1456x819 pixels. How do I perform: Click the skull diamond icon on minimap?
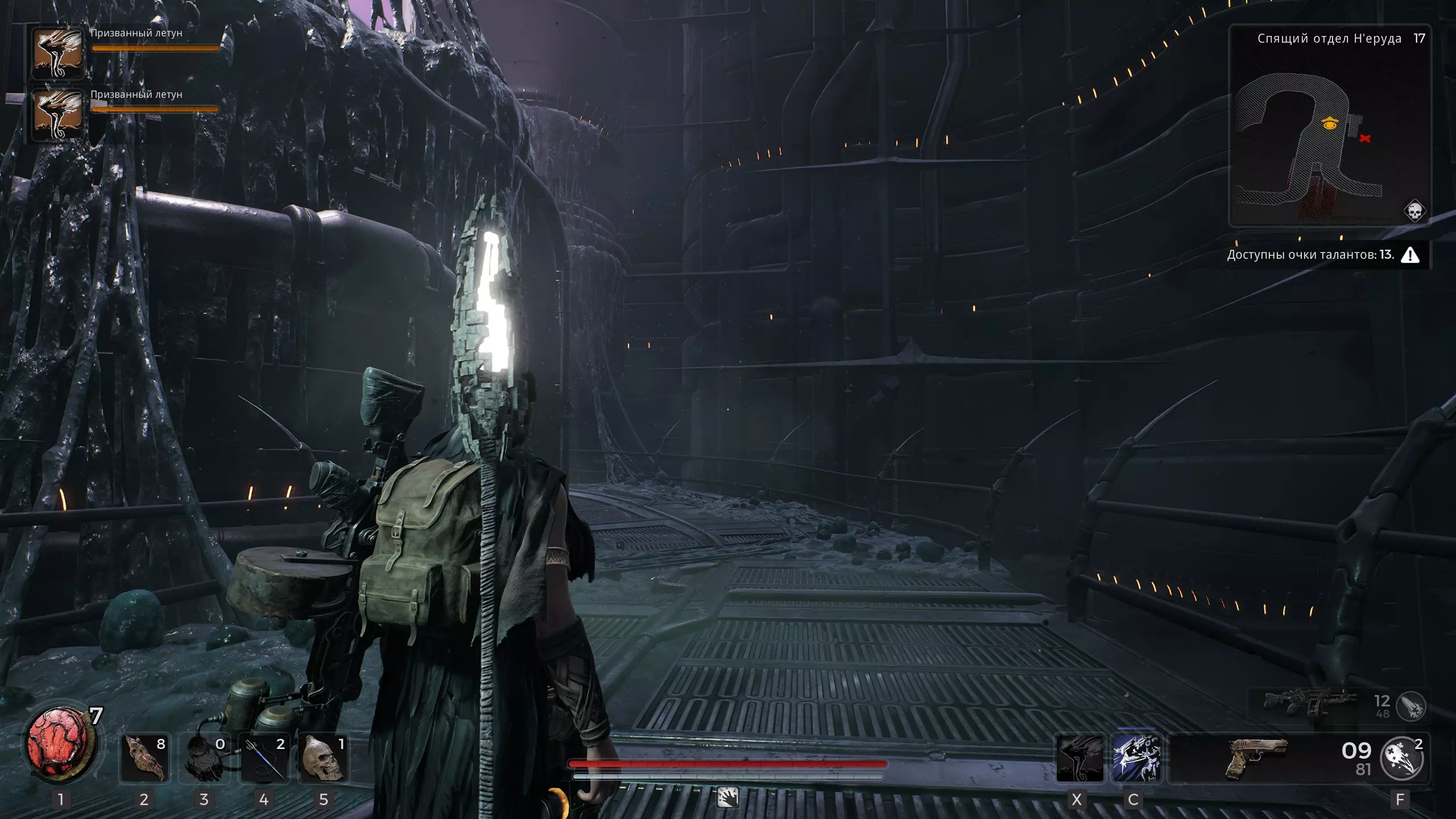tap(1414, 211)
